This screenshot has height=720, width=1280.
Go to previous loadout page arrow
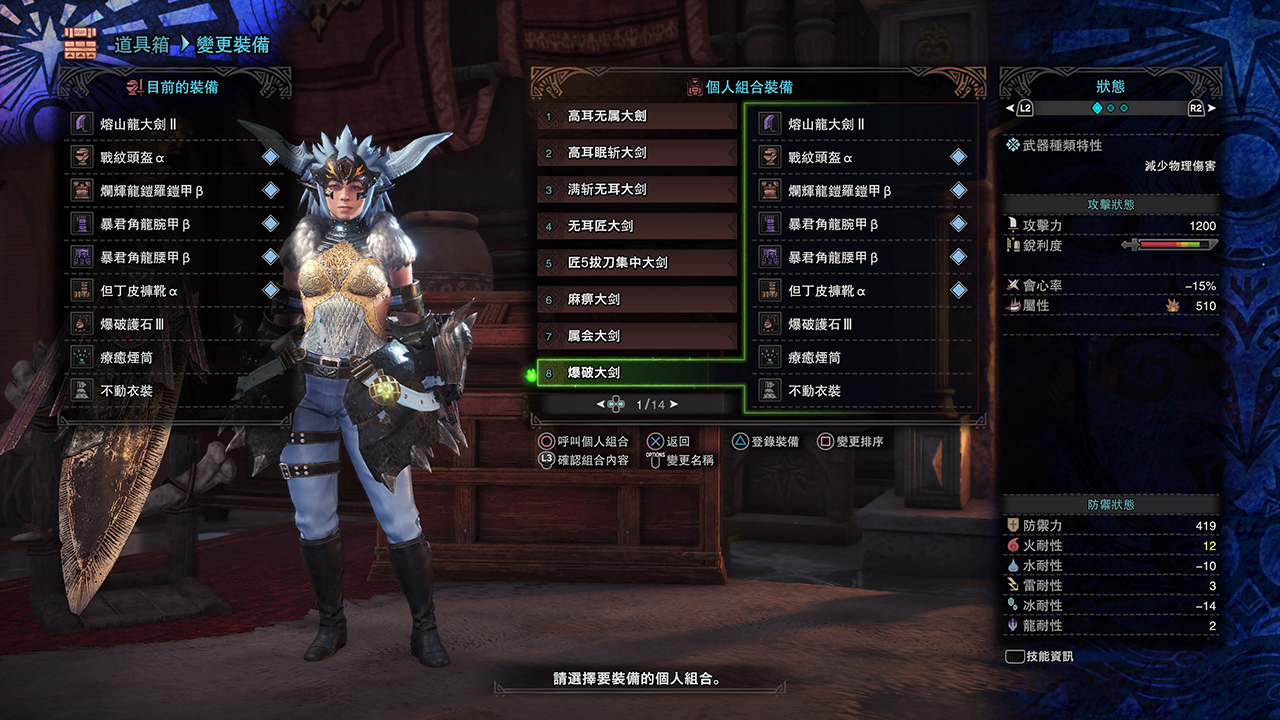601,404
